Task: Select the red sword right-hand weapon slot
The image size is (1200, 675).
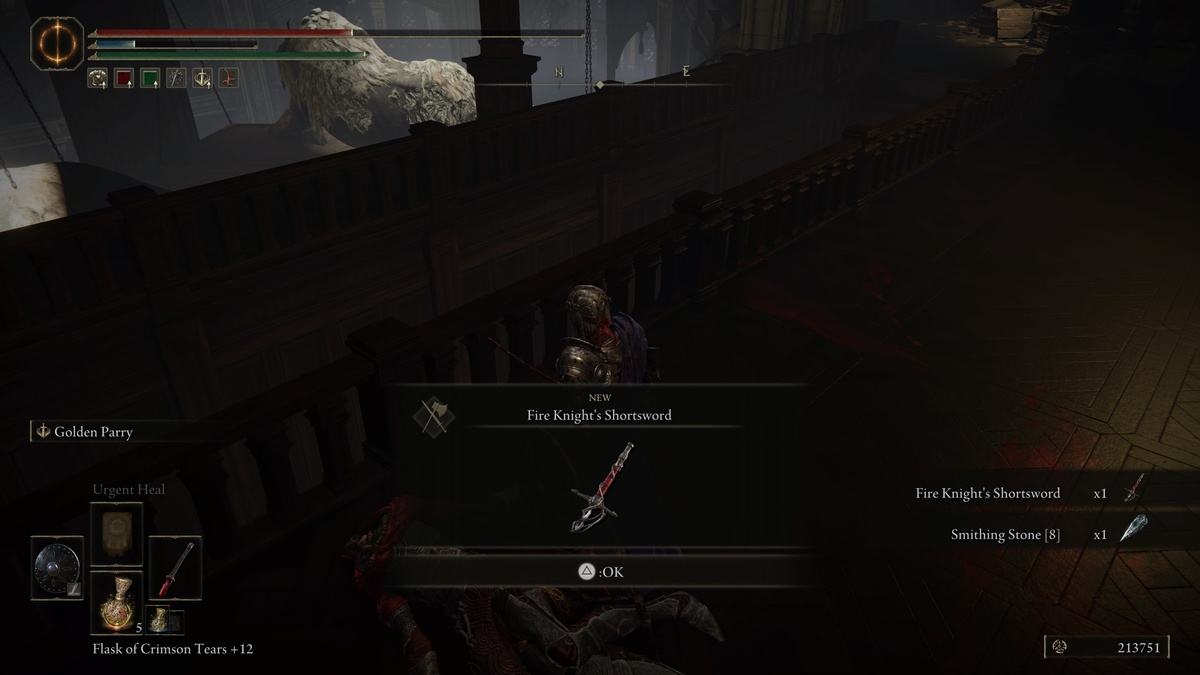Action: [x=175, y=568]
